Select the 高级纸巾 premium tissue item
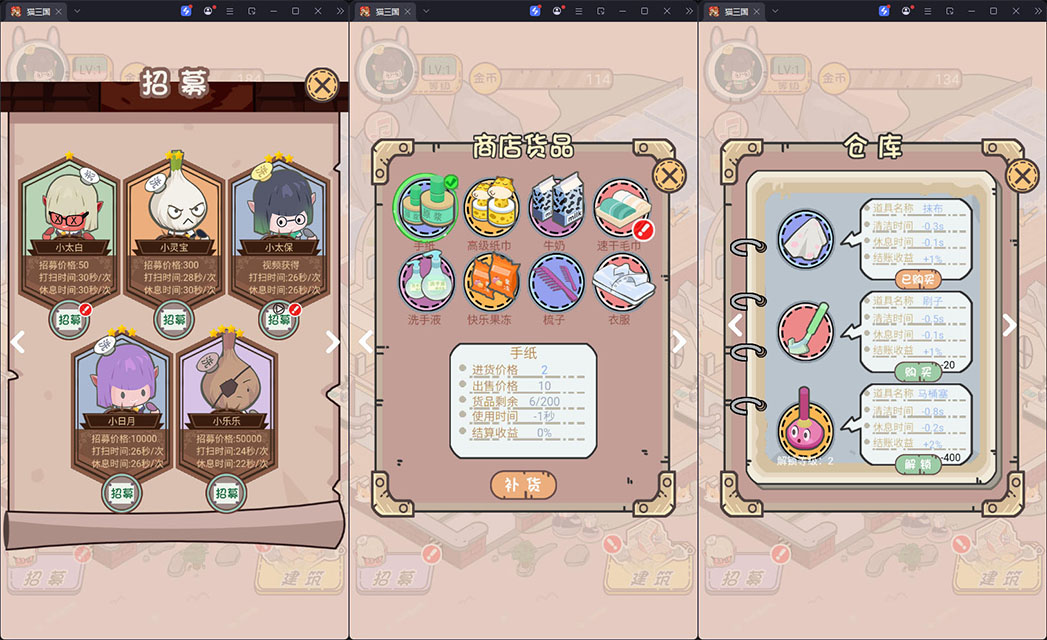 tap(489, 207)
